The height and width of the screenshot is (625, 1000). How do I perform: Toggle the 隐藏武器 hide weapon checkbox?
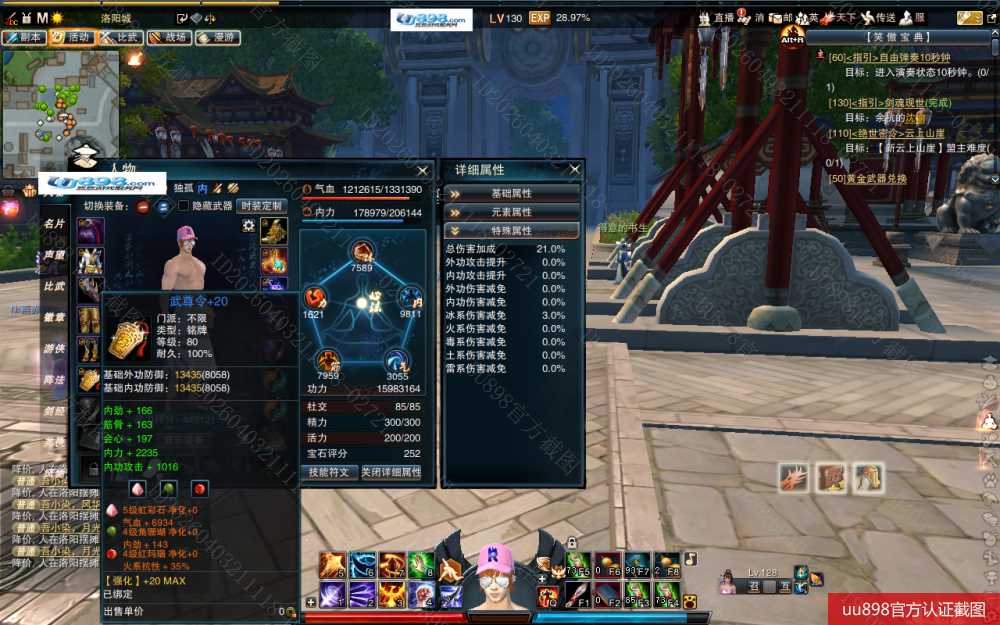click(183, 206)
